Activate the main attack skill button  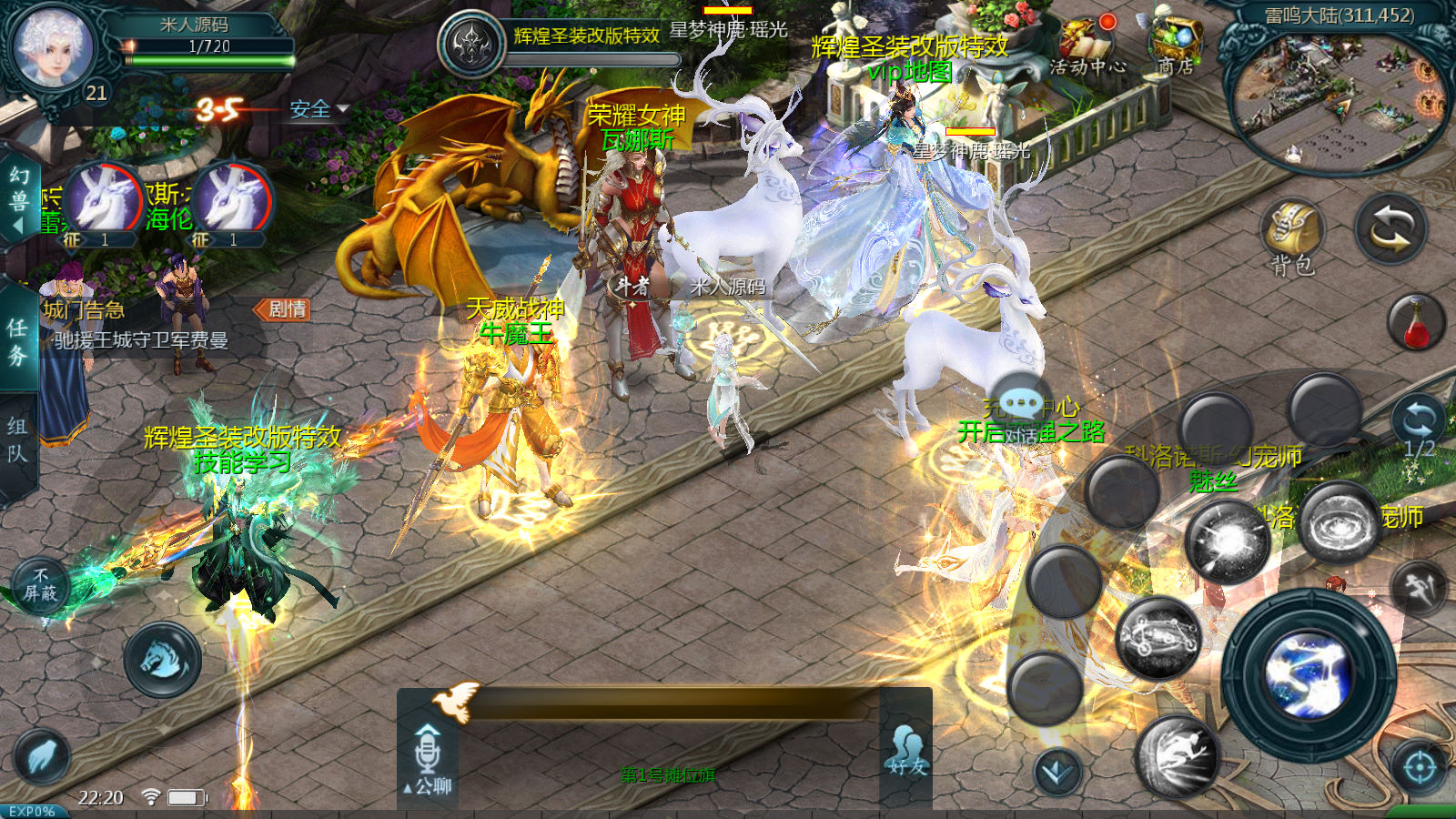click(x=1309, y=675)
